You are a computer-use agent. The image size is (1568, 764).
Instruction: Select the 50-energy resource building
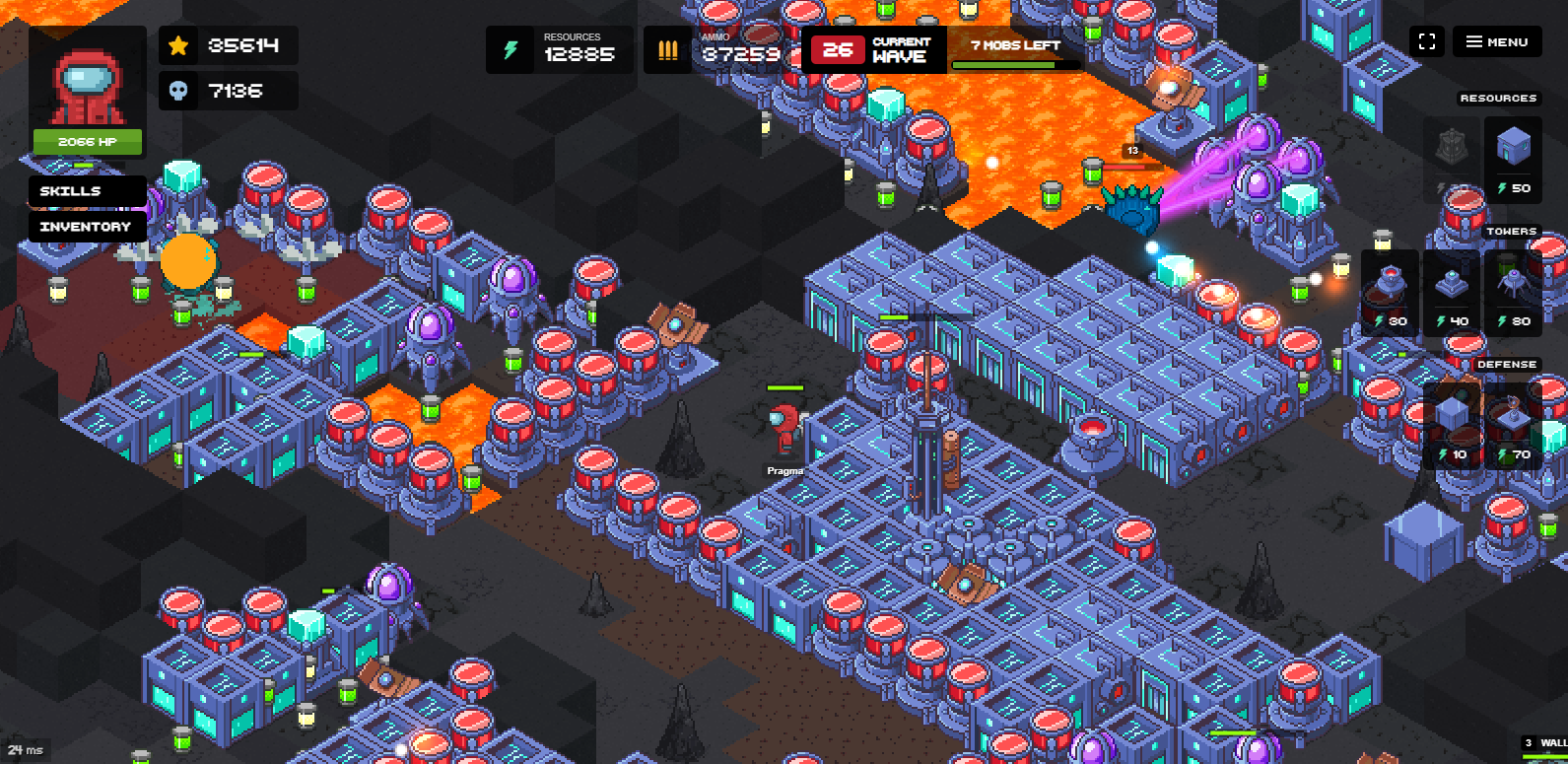pos(1513,160)
